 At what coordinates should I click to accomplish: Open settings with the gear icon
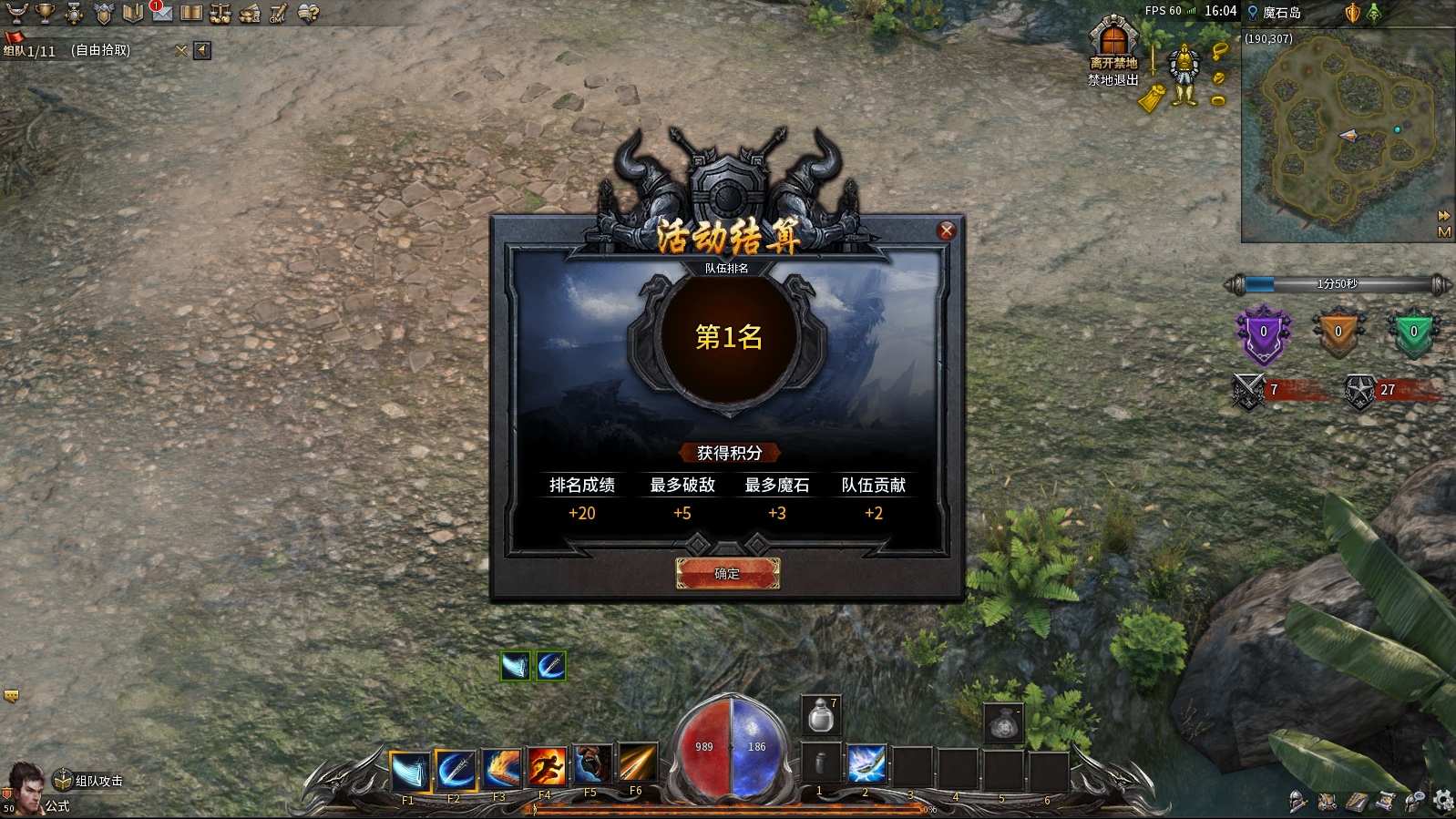click(x=1443, y=801)
